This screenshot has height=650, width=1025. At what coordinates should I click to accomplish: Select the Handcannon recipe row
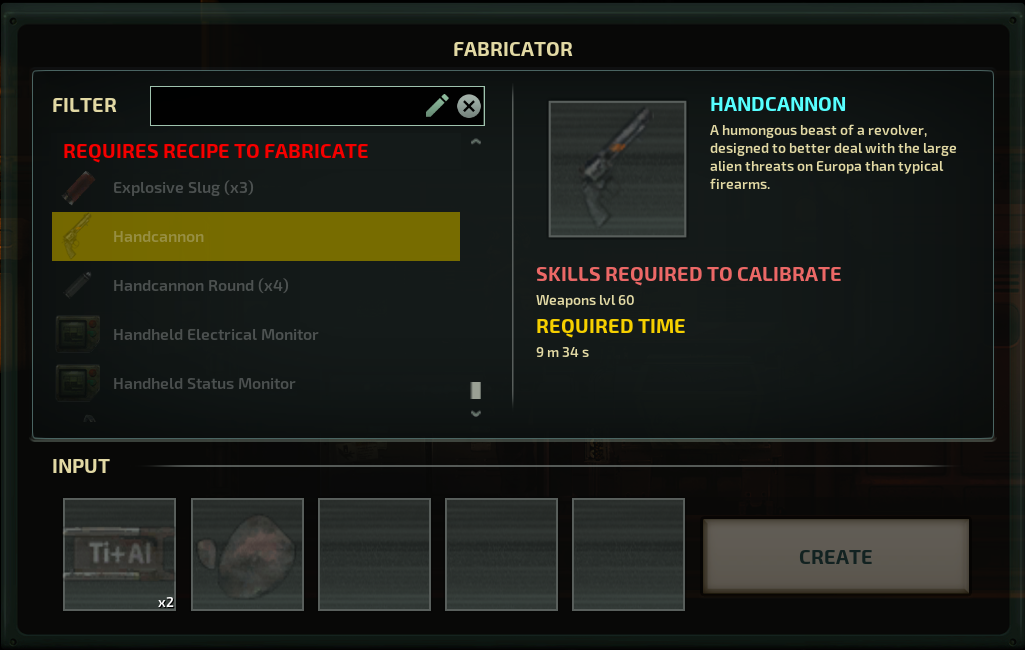(255, 237)
